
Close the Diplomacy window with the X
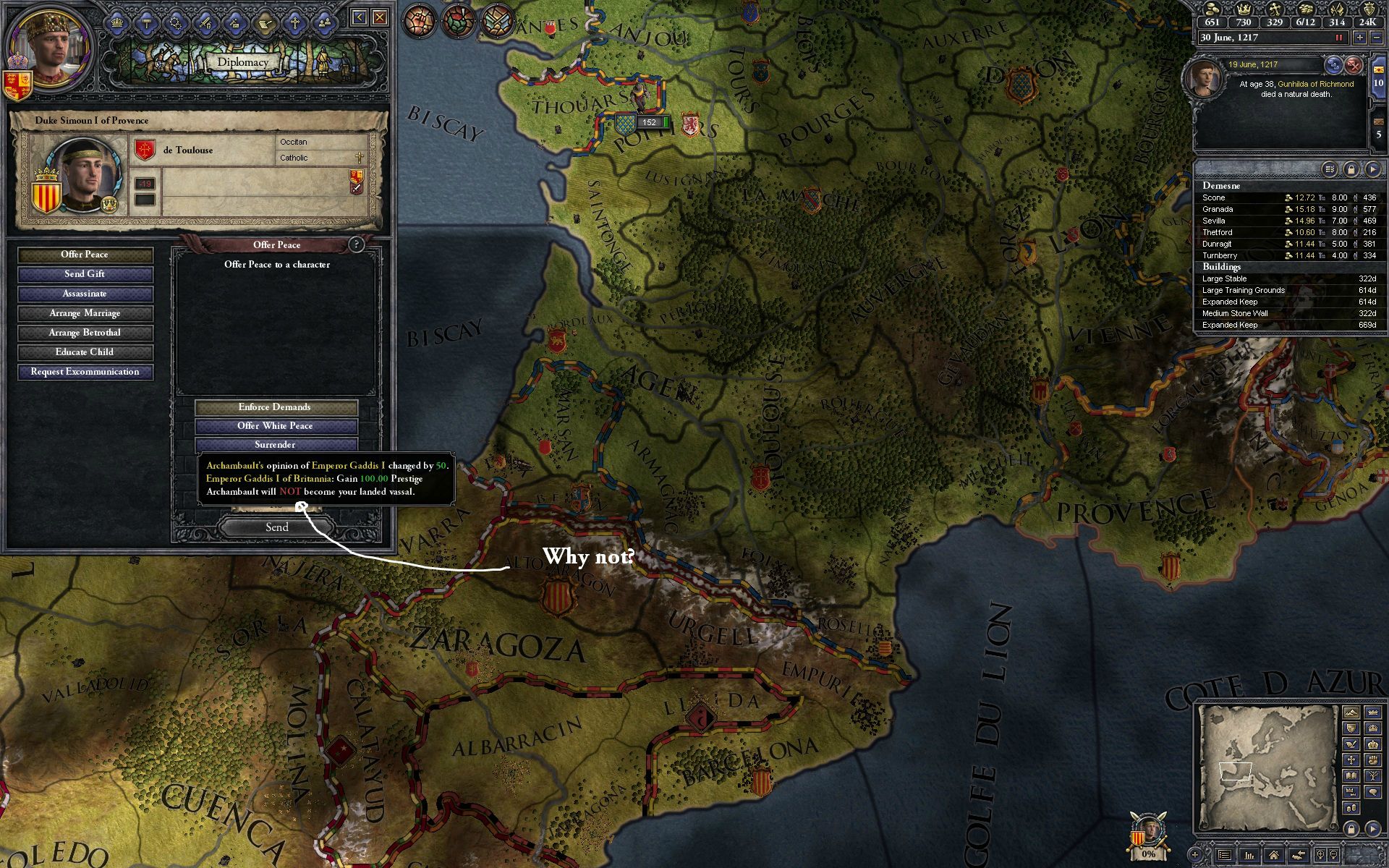click(379, 17)
